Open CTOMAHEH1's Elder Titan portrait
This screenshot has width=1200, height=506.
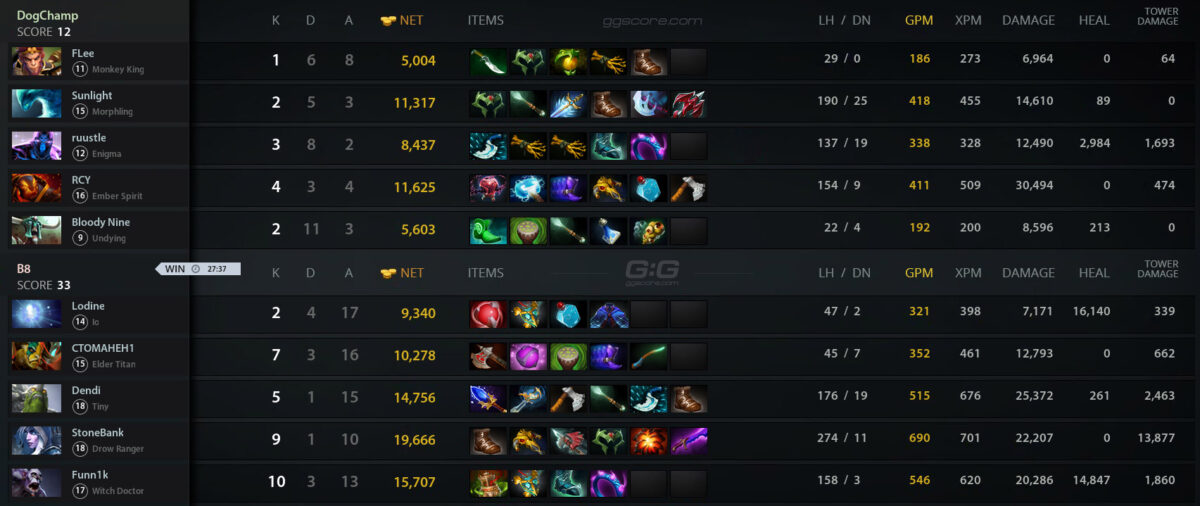click(36, 356)
